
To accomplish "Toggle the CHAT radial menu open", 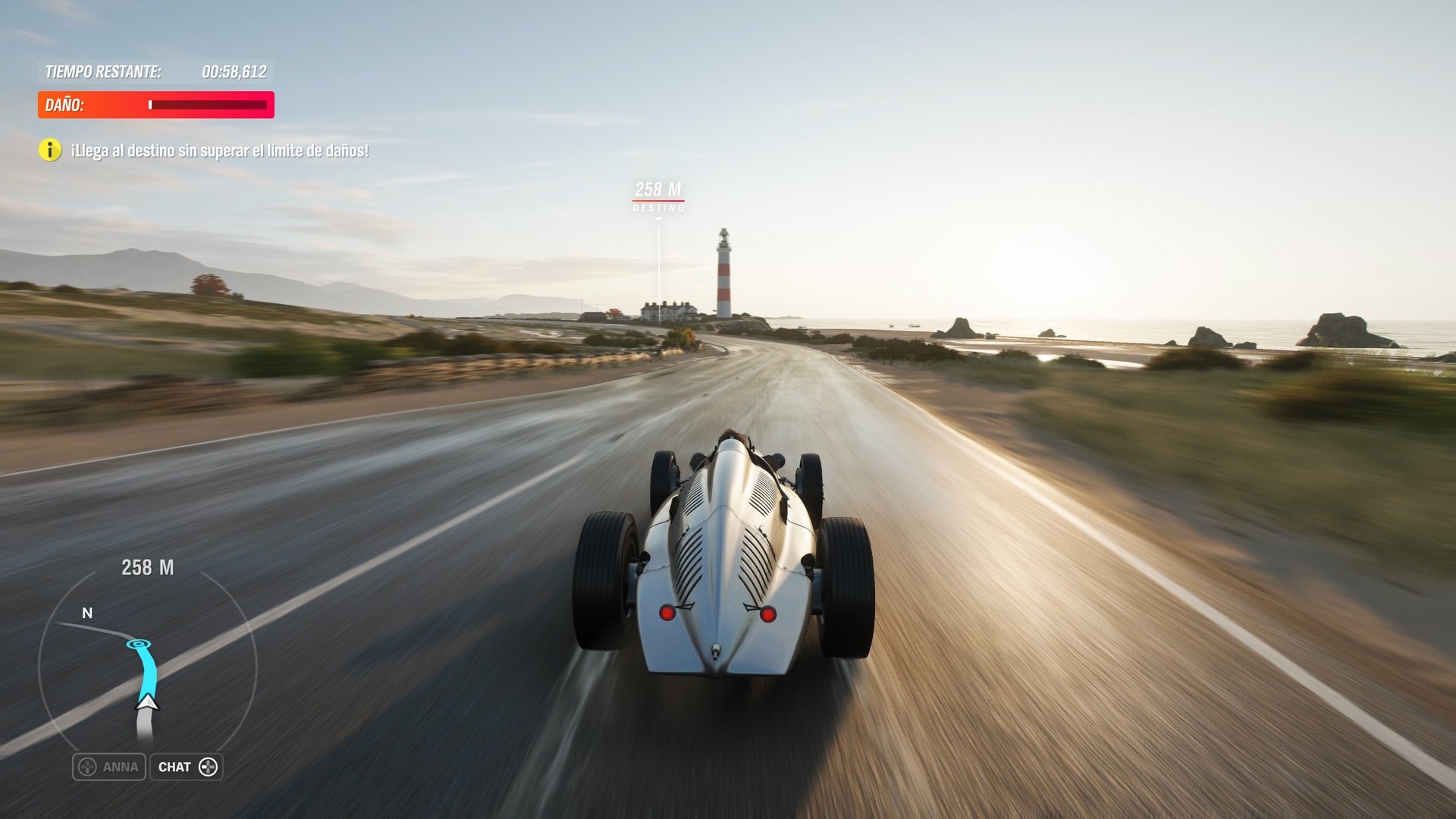I will tap(186, 767).
